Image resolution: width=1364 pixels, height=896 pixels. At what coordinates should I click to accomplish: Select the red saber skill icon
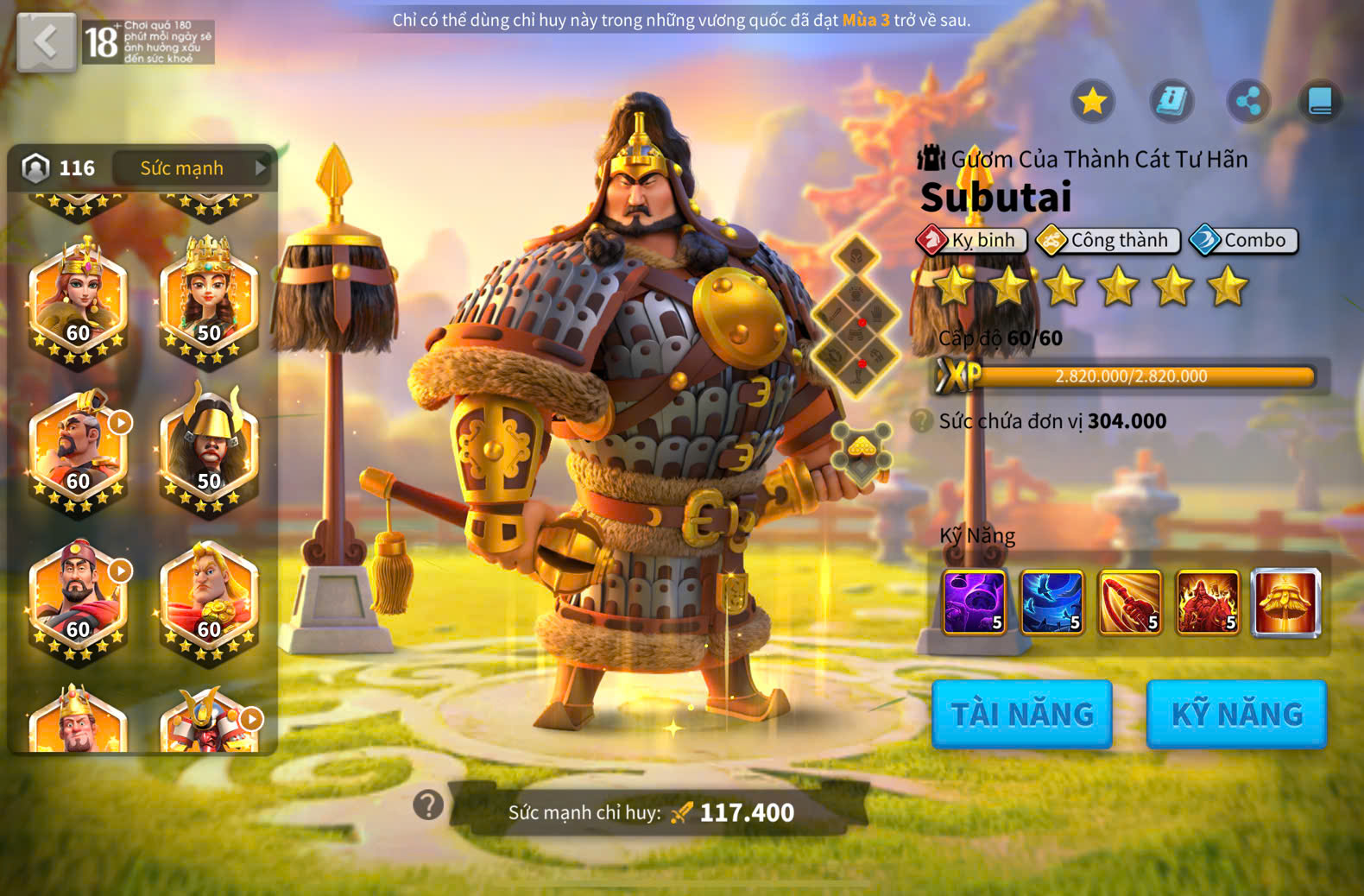[x=1129, y=602]
